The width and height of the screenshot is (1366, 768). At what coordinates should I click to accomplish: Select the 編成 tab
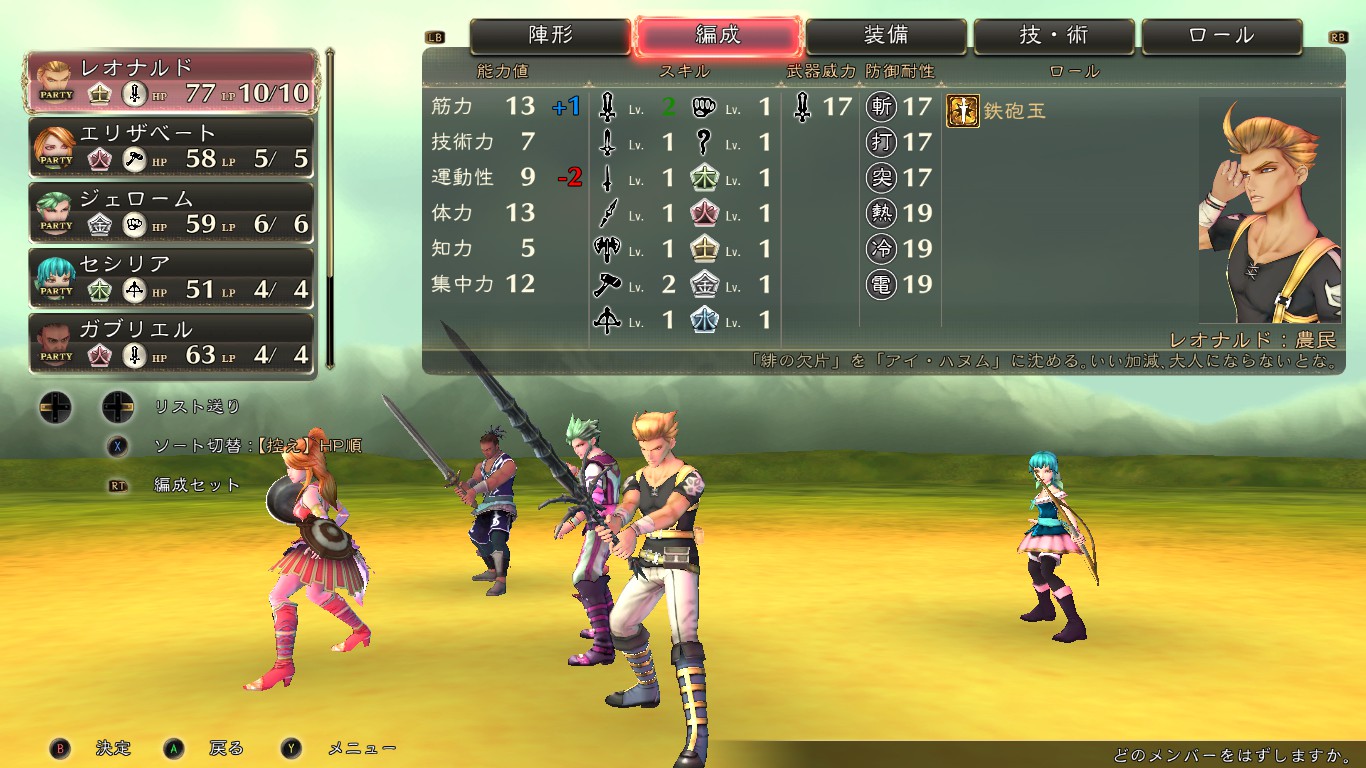click(718, 36)
